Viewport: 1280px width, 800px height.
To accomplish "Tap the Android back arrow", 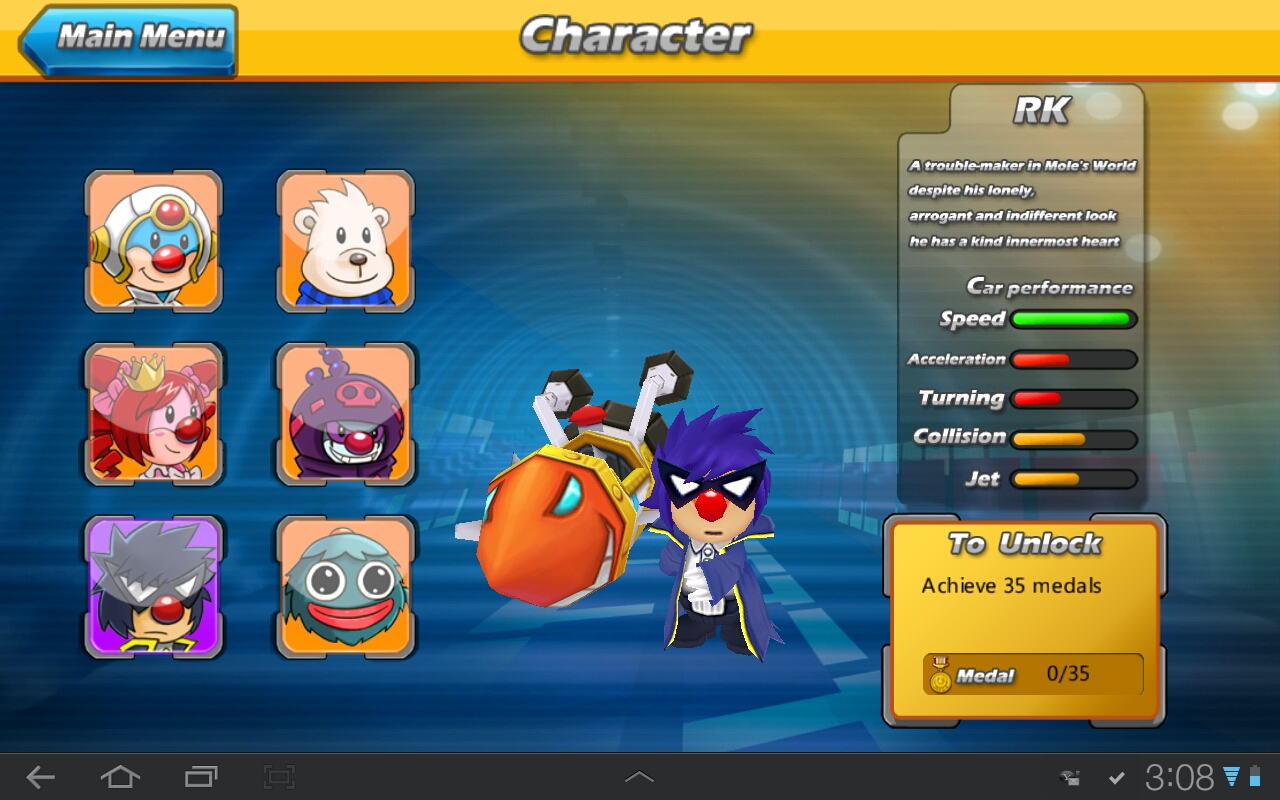I will pos(41,777).
